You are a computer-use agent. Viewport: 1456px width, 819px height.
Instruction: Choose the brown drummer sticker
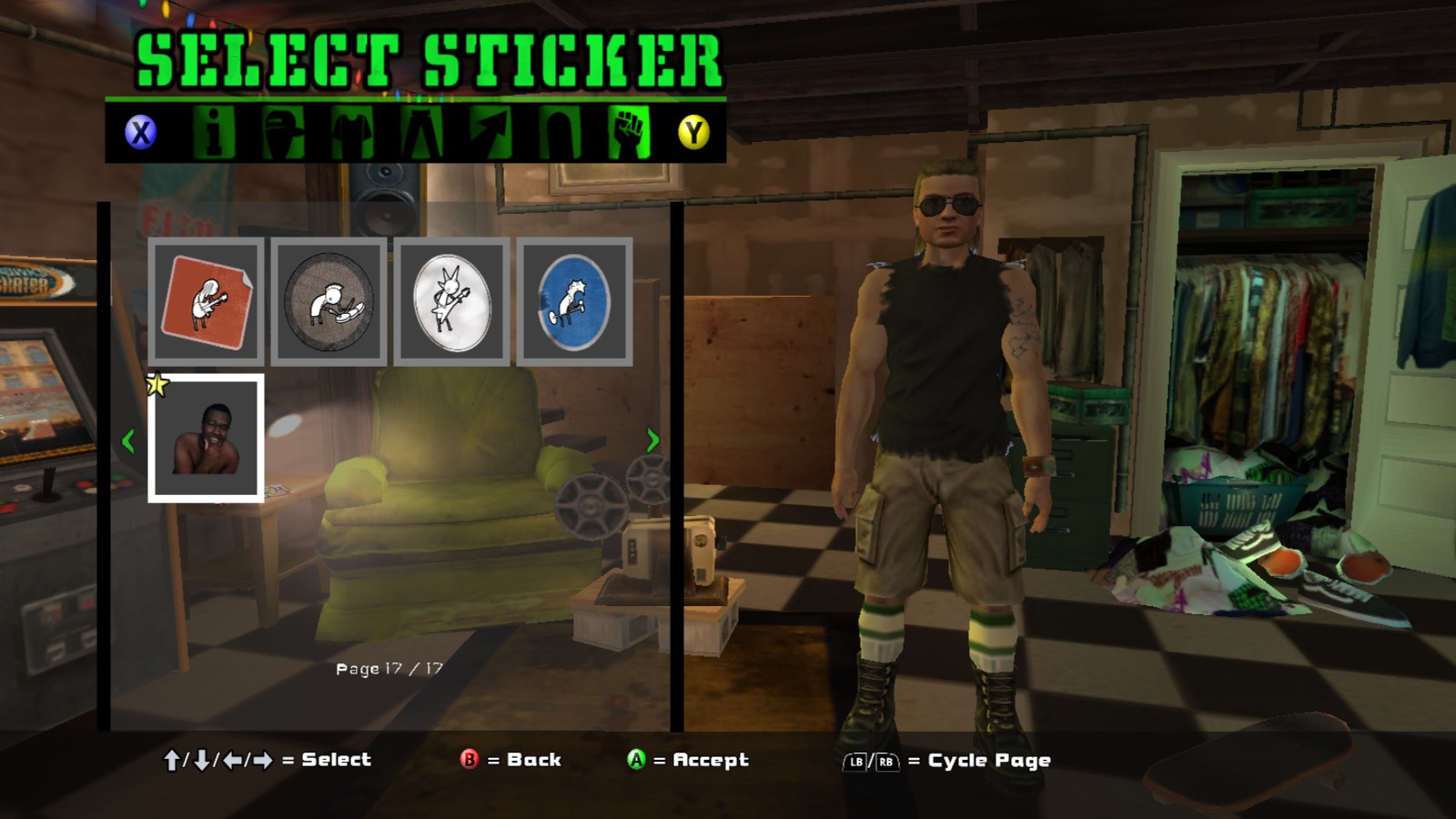click(329, 302)
